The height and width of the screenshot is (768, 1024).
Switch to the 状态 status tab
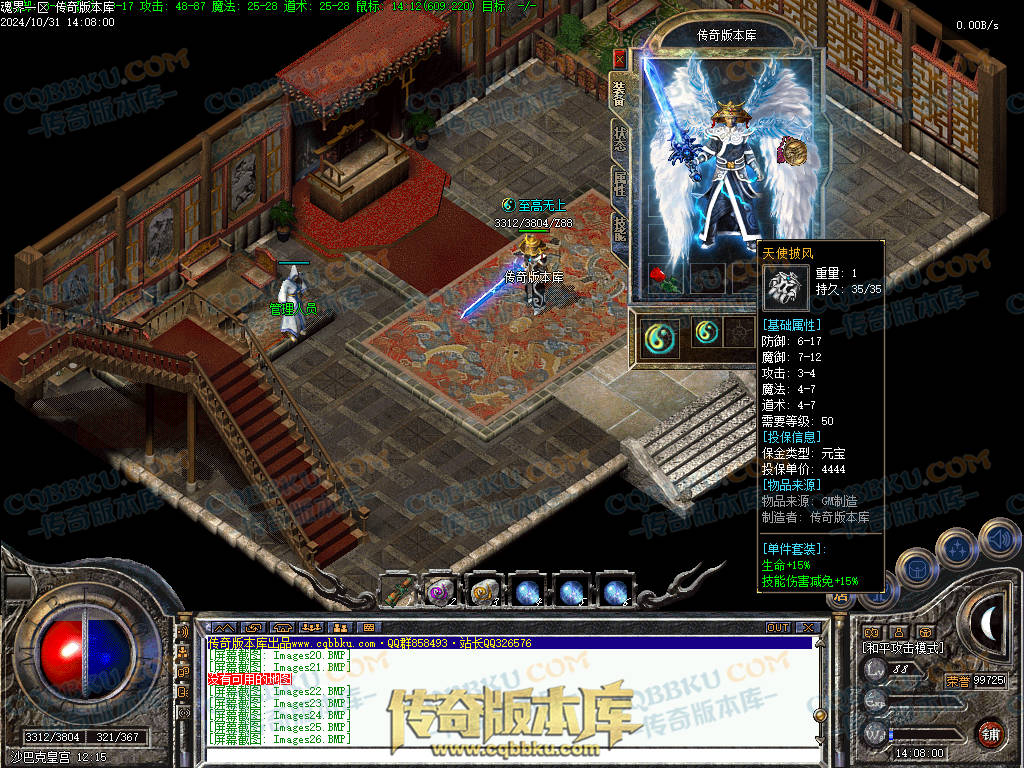(620, 139)
